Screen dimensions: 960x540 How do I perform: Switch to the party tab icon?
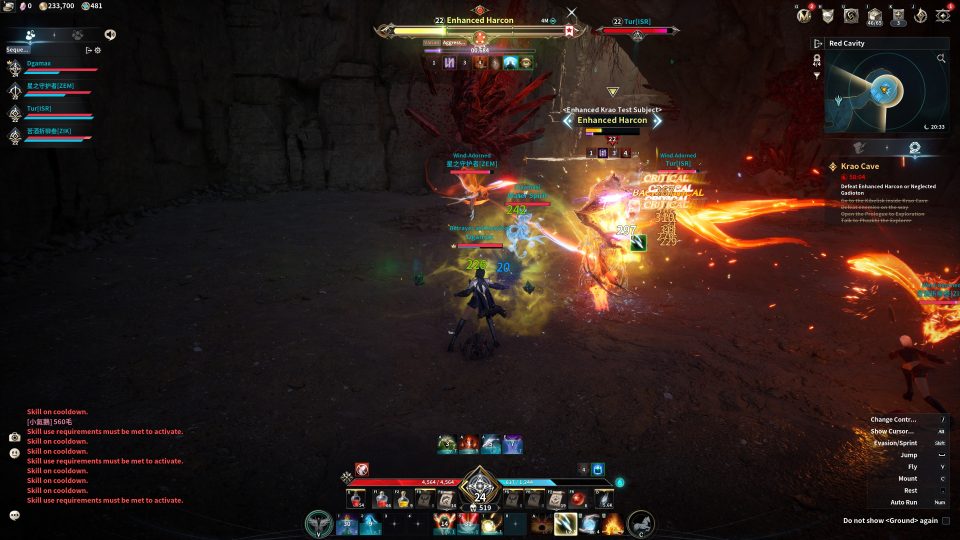point(31,34)
